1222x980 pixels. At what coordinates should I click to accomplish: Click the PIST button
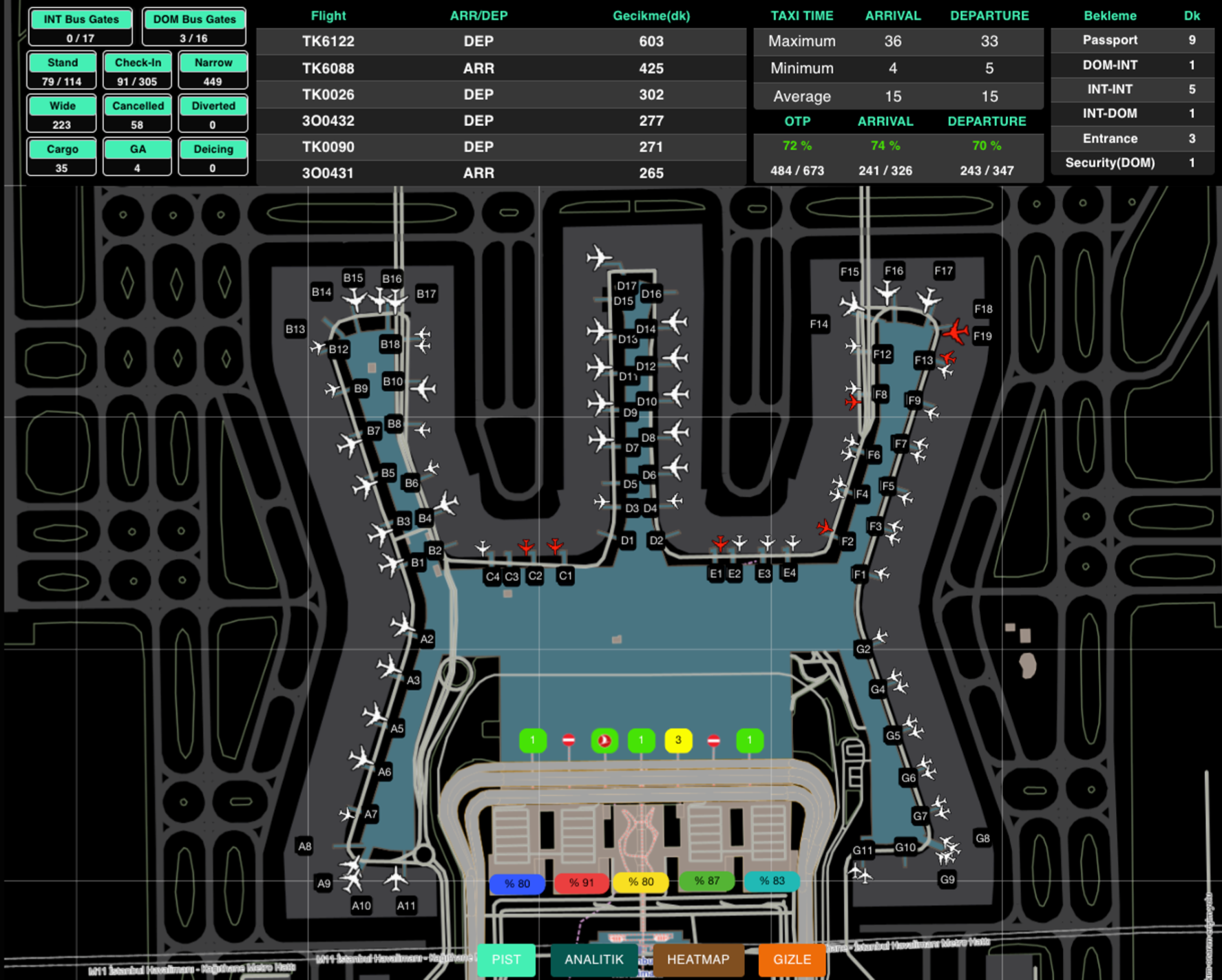click(x=507, y=959)
